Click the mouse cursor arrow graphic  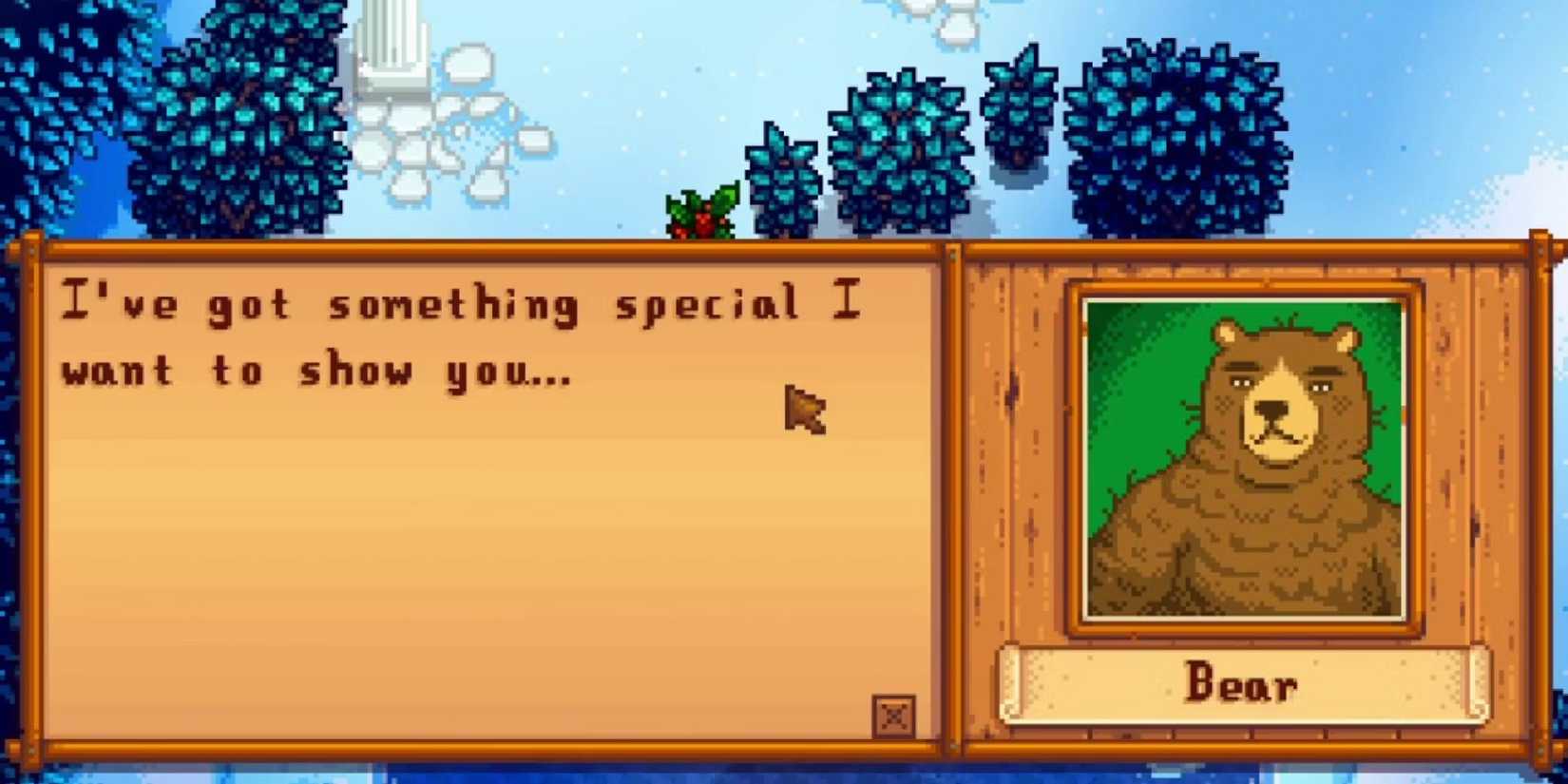pos(803,411)
